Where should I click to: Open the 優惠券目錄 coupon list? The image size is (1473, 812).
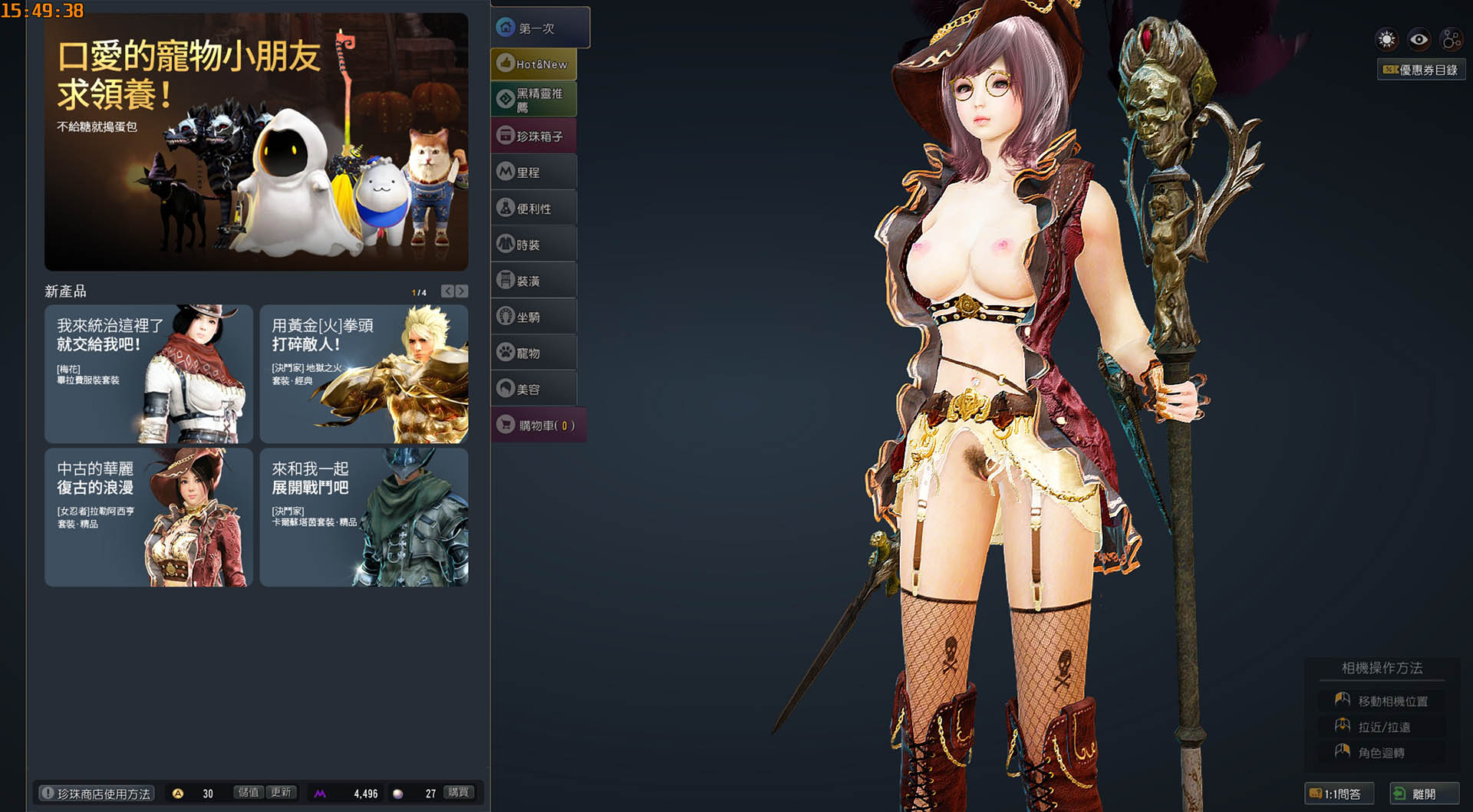pyautogui.click(x=1421, y=70)
